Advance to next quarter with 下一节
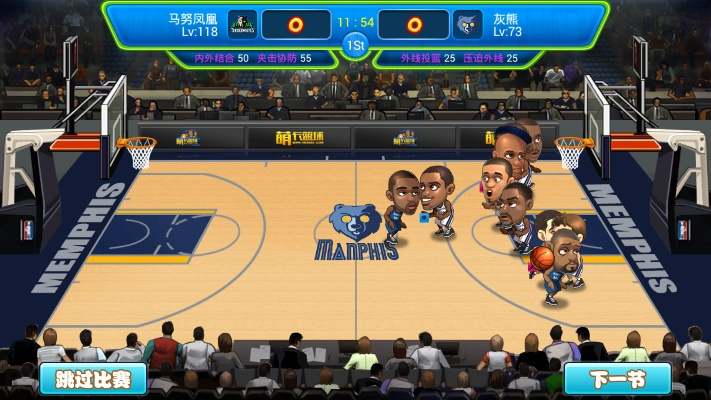 (617, 379)
